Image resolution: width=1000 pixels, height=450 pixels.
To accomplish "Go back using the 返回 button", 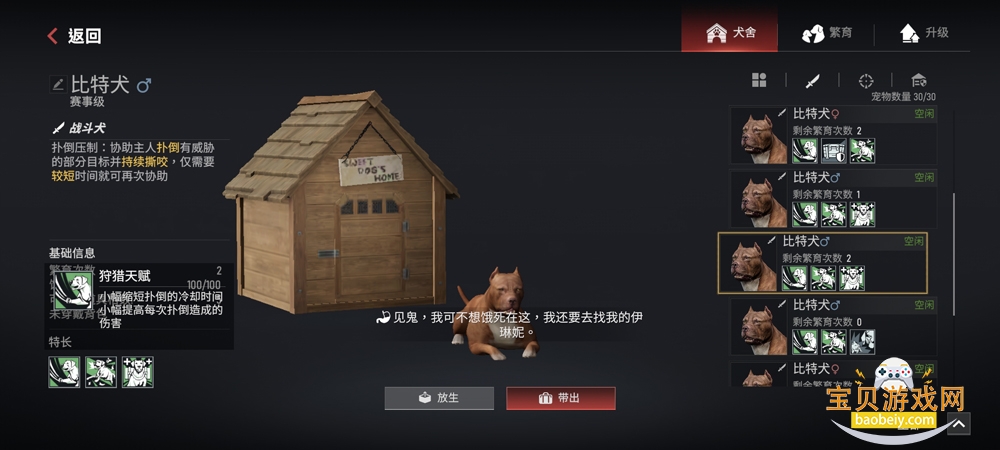I will (74, 36).
